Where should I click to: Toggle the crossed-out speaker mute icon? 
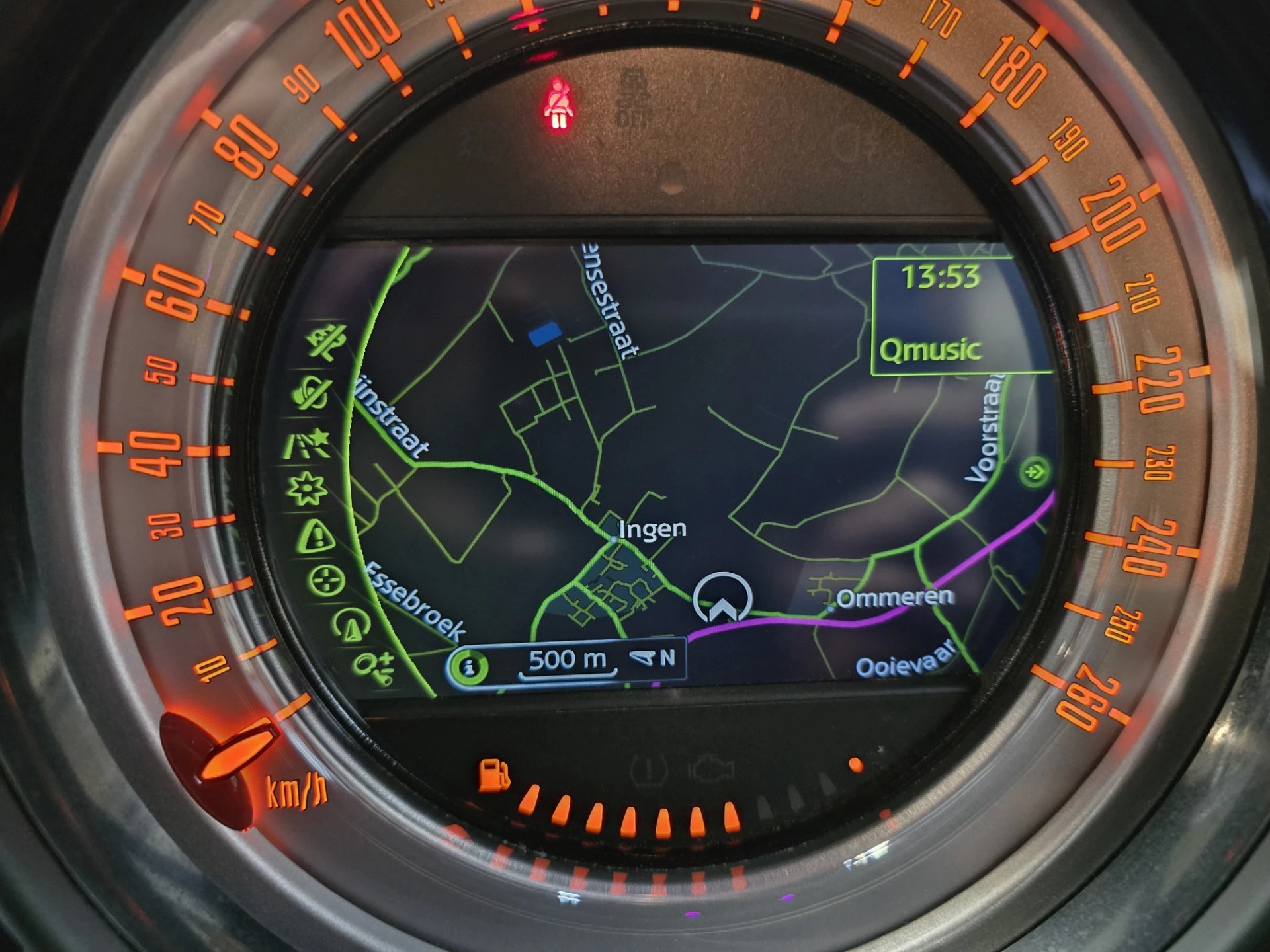[x=312, y=393]
